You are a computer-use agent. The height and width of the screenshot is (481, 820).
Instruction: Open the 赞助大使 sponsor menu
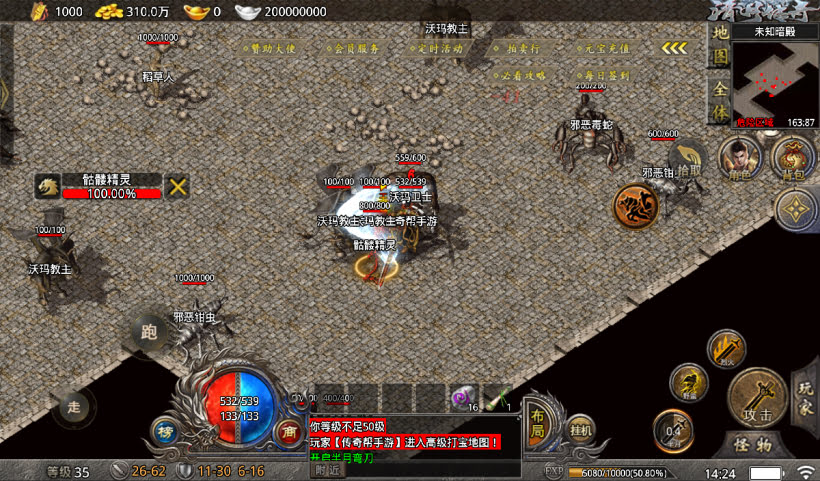pyautogui.click(x=274, y=47)
